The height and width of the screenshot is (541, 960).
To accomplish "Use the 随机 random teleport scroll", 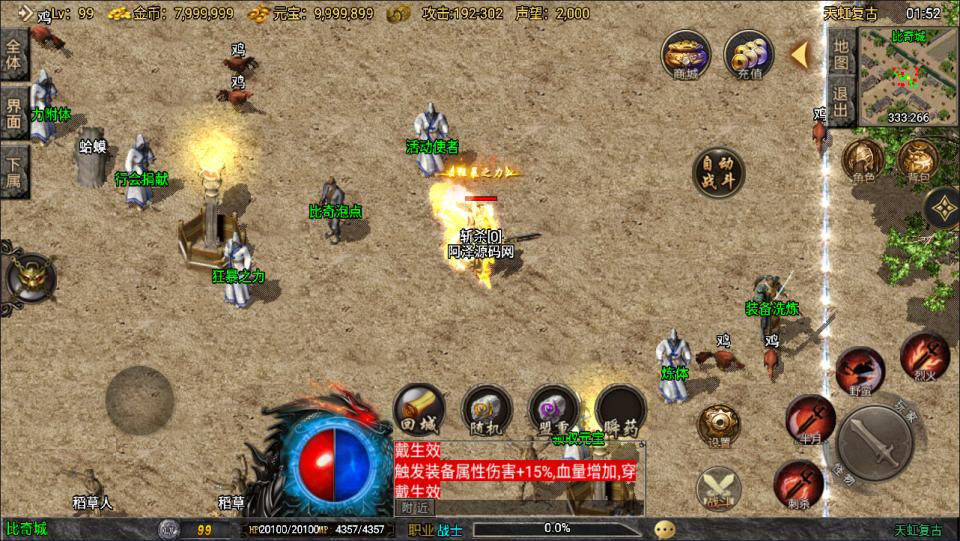I will [x=487, y=408].
